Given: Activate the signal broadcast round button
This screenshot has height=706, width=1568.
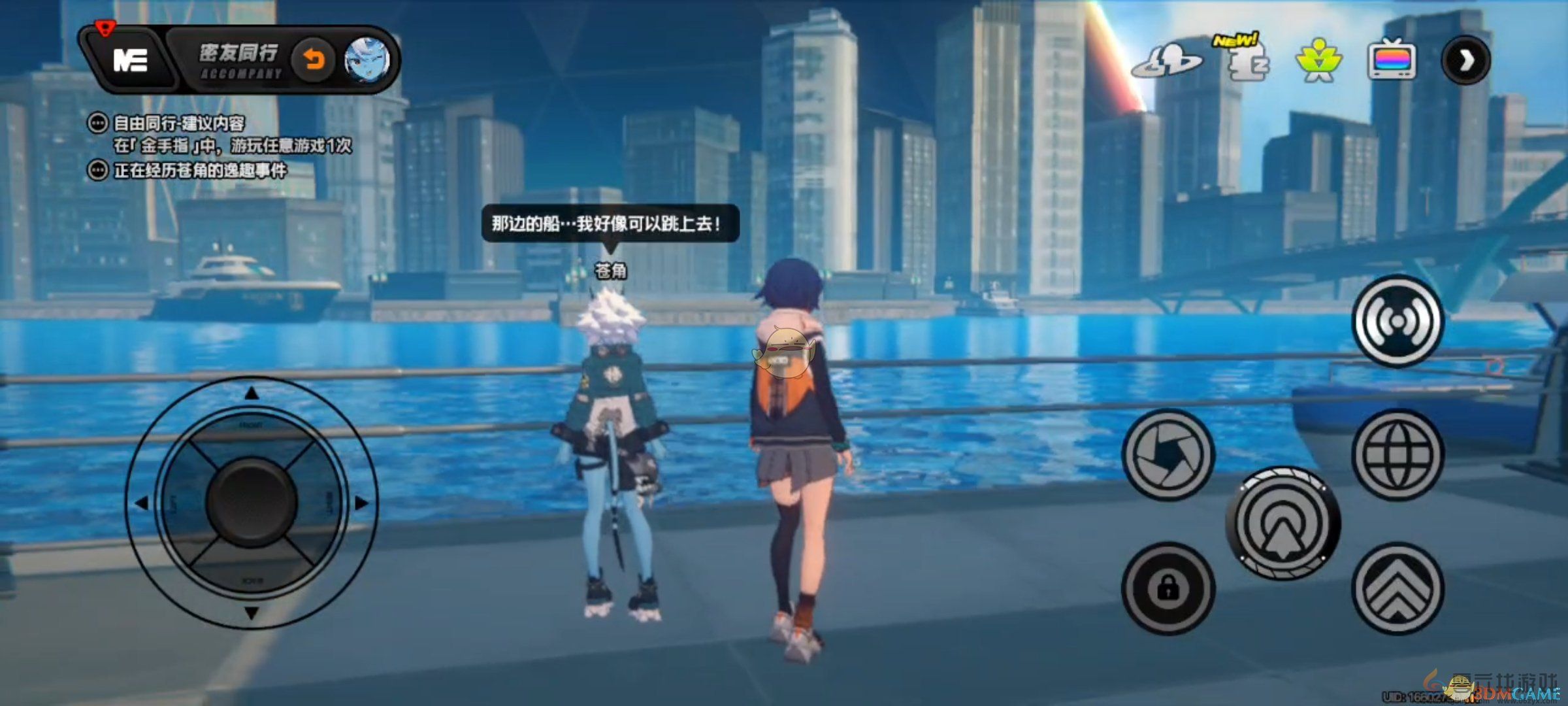Looking at the screenshot, I should (1397, 321).
